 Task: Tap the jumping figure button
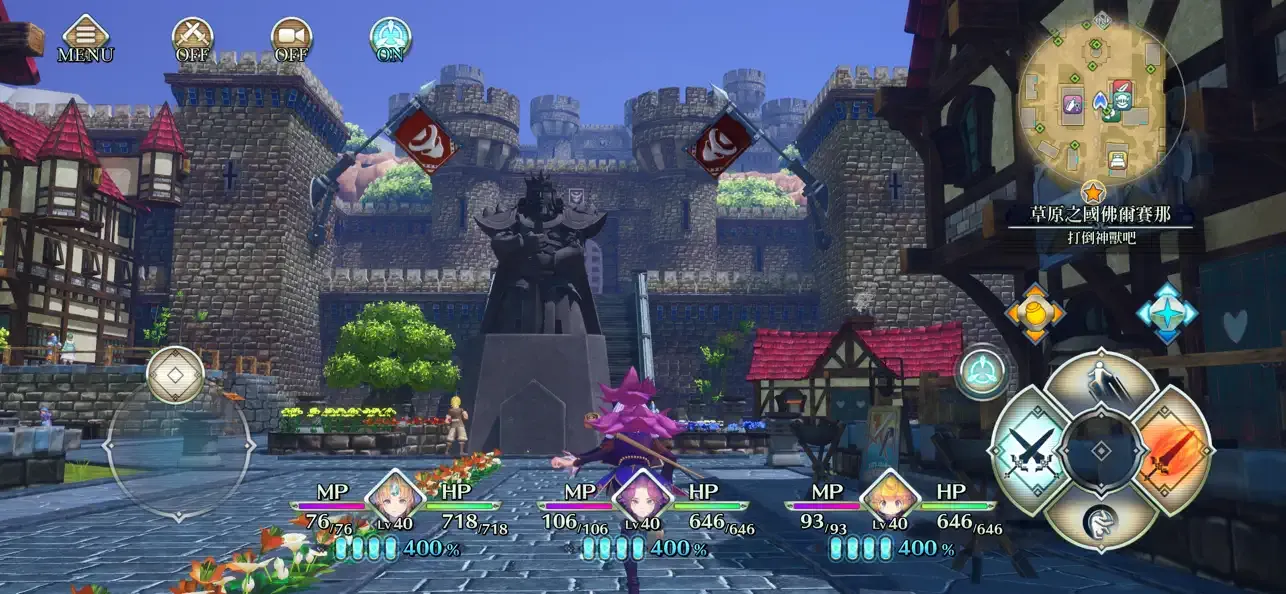[x=1100, y=384]
